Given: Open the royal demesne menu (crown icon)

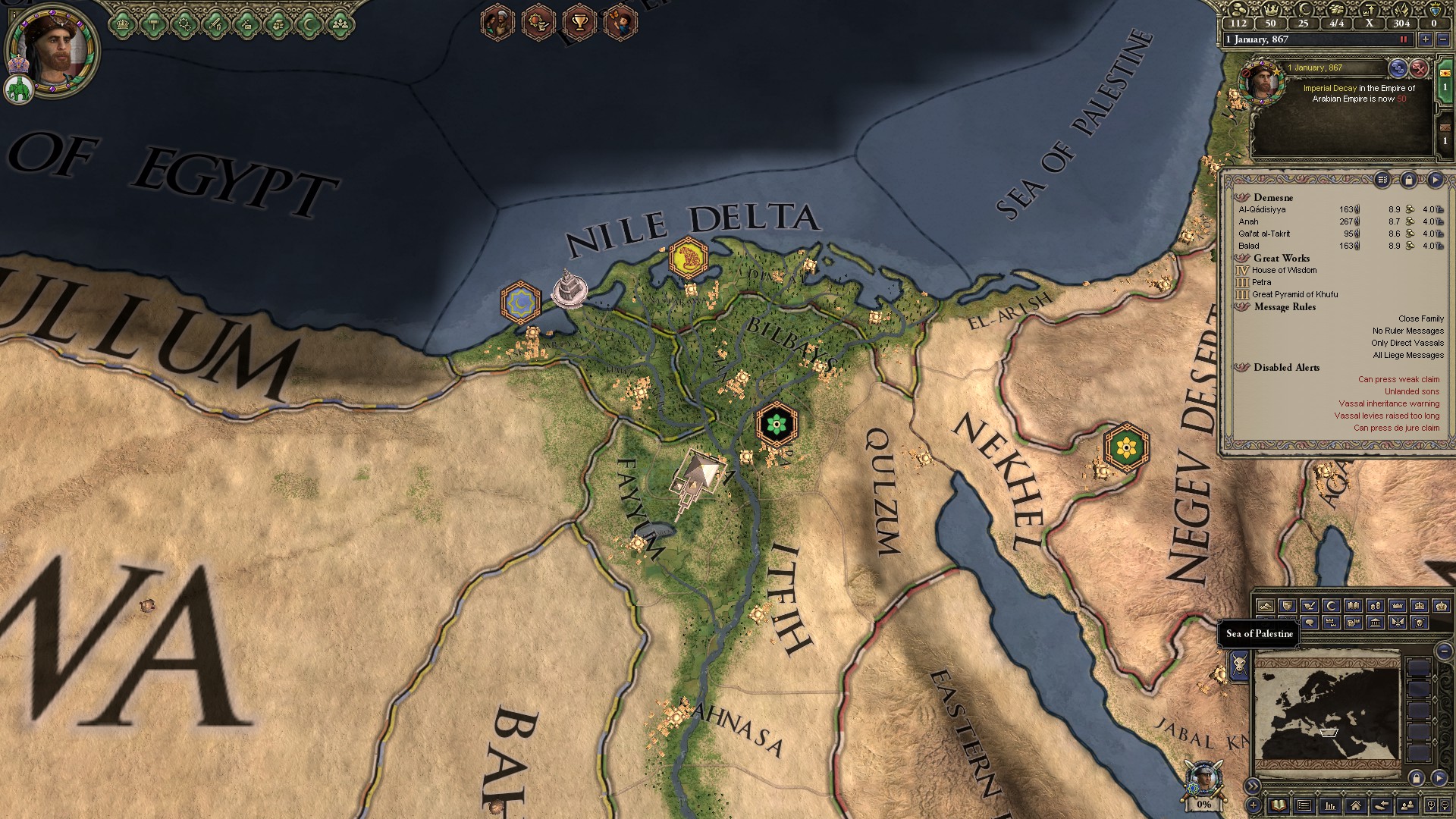Looking at the screenshot, I should 123,25.
